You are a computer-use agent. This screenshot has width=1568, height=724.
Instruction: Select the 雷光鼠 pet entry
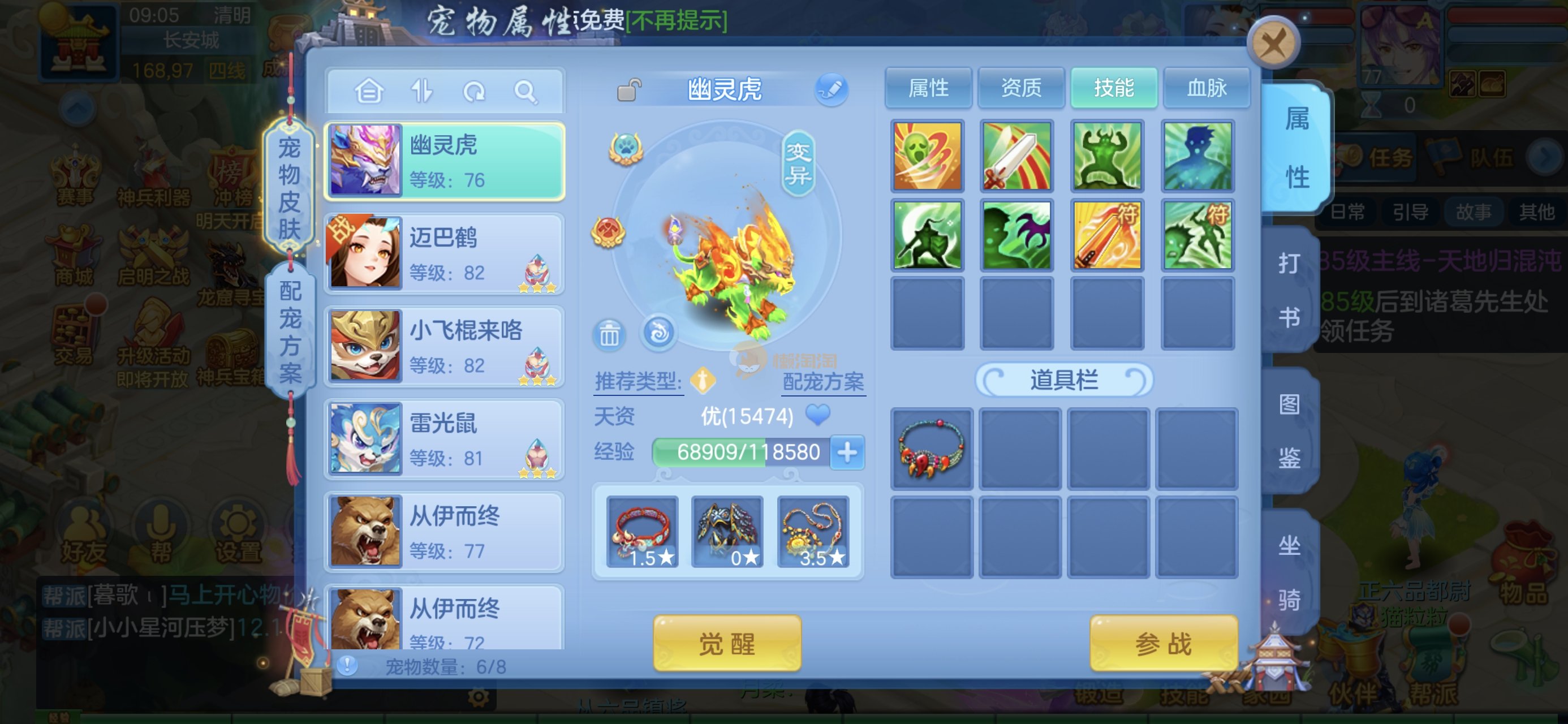[x=445, y=439]
